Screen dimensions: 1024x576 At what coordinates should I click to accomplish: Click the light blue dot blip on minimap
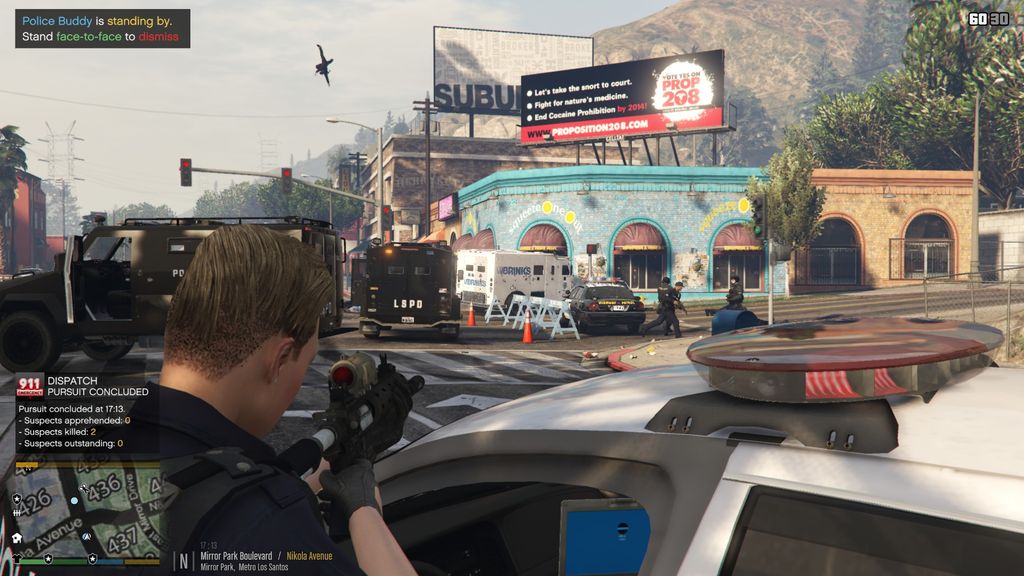click(x=74, y=500)
